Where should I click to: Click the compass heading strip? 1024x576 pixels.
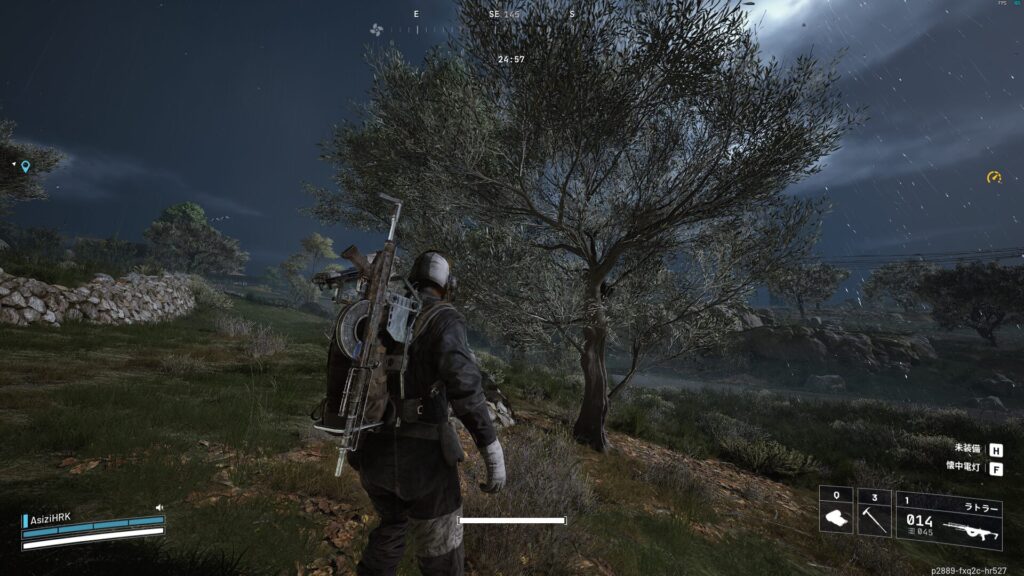[x=495, y=15]
